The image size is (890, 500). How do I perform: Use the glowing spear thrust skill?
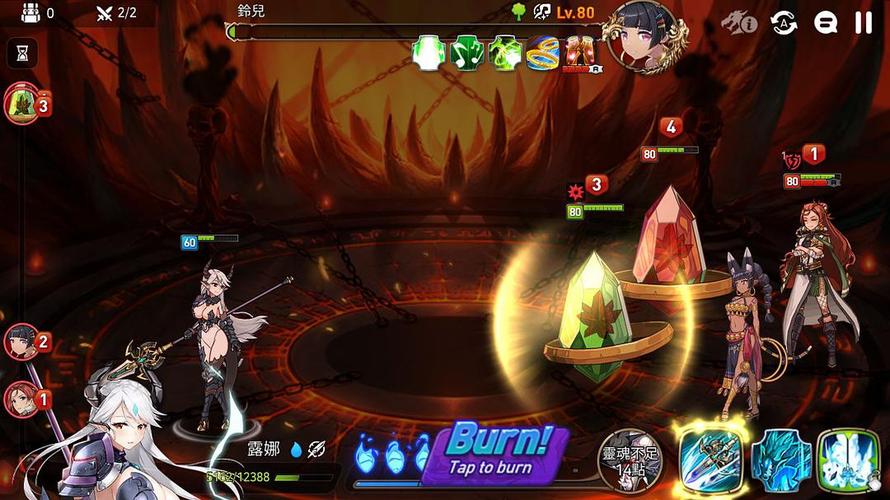709,461
